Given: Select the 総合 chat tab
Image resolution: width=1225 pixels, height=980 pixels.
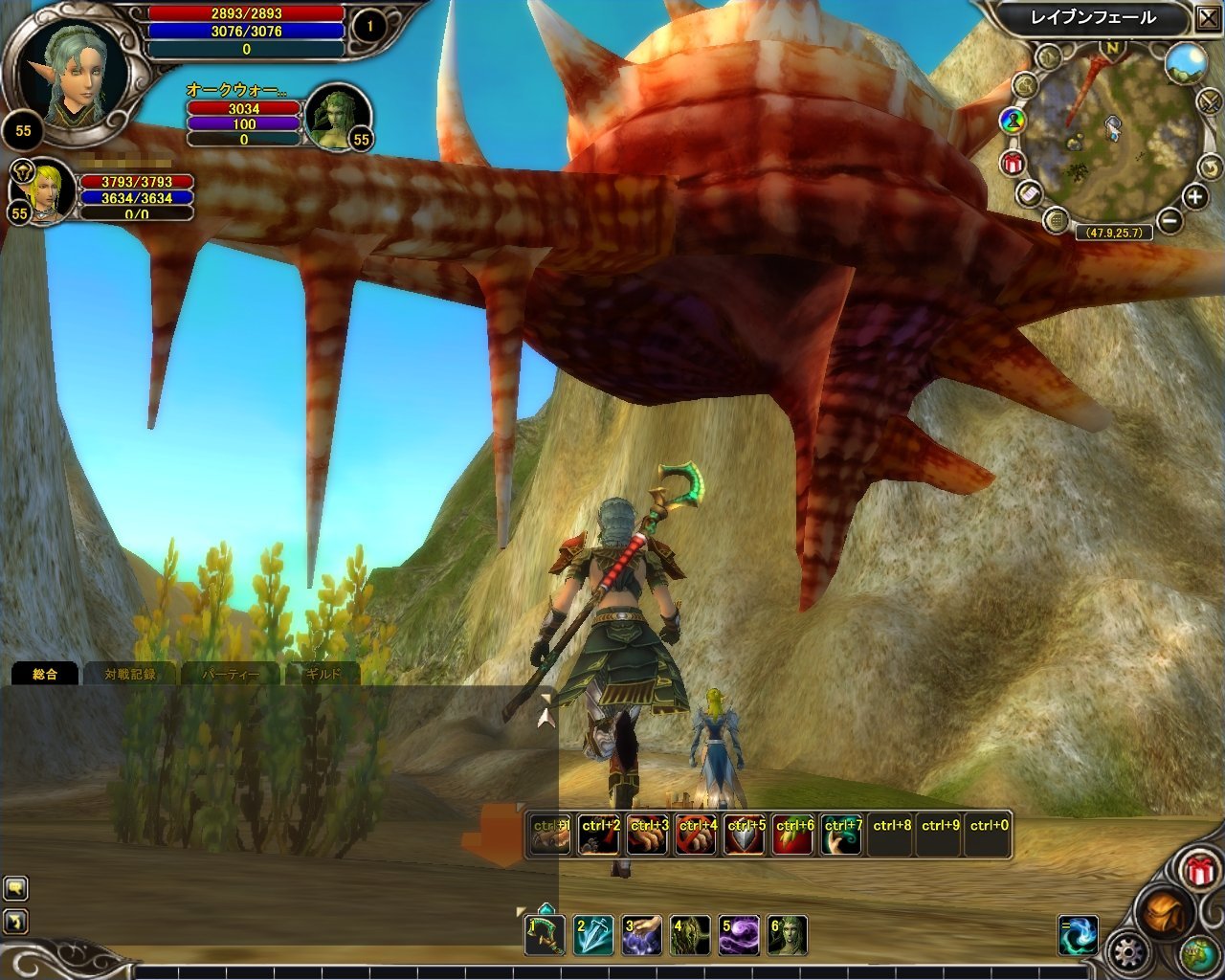Looking at the screenshot, I should tap(45, 674).
